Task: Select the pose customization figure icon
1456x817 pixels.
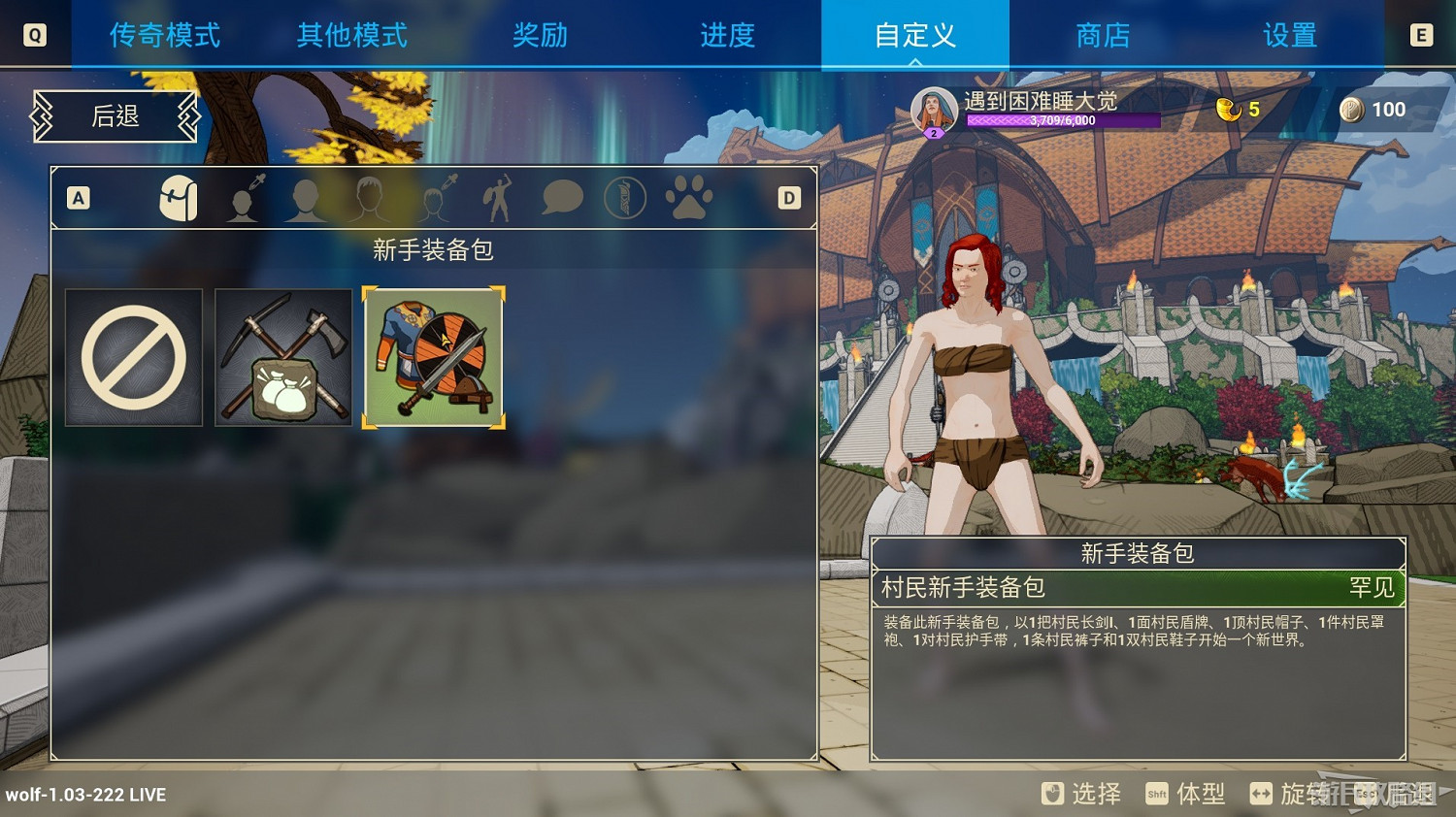Action: coord(497,197)
